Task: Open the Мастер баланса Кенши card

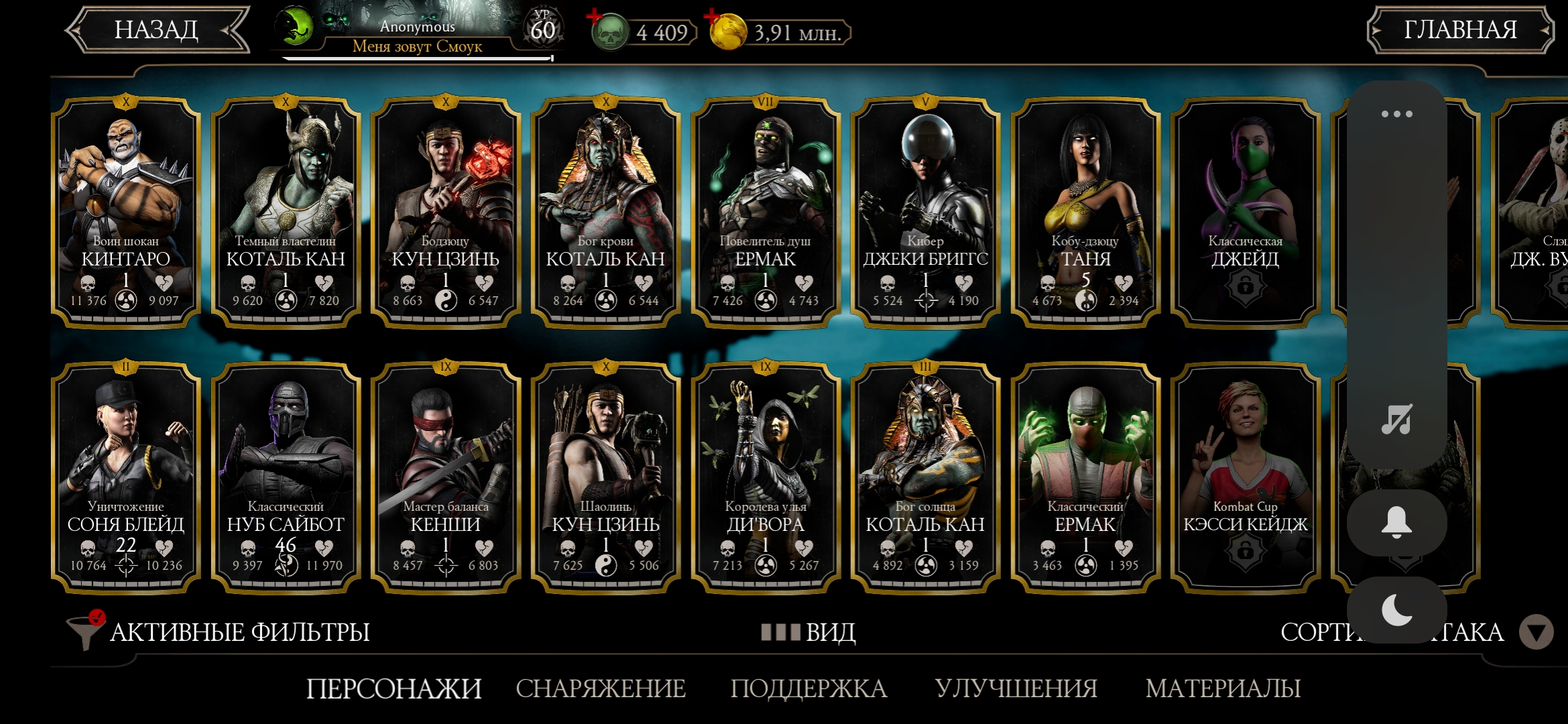Action: (446, 476)
